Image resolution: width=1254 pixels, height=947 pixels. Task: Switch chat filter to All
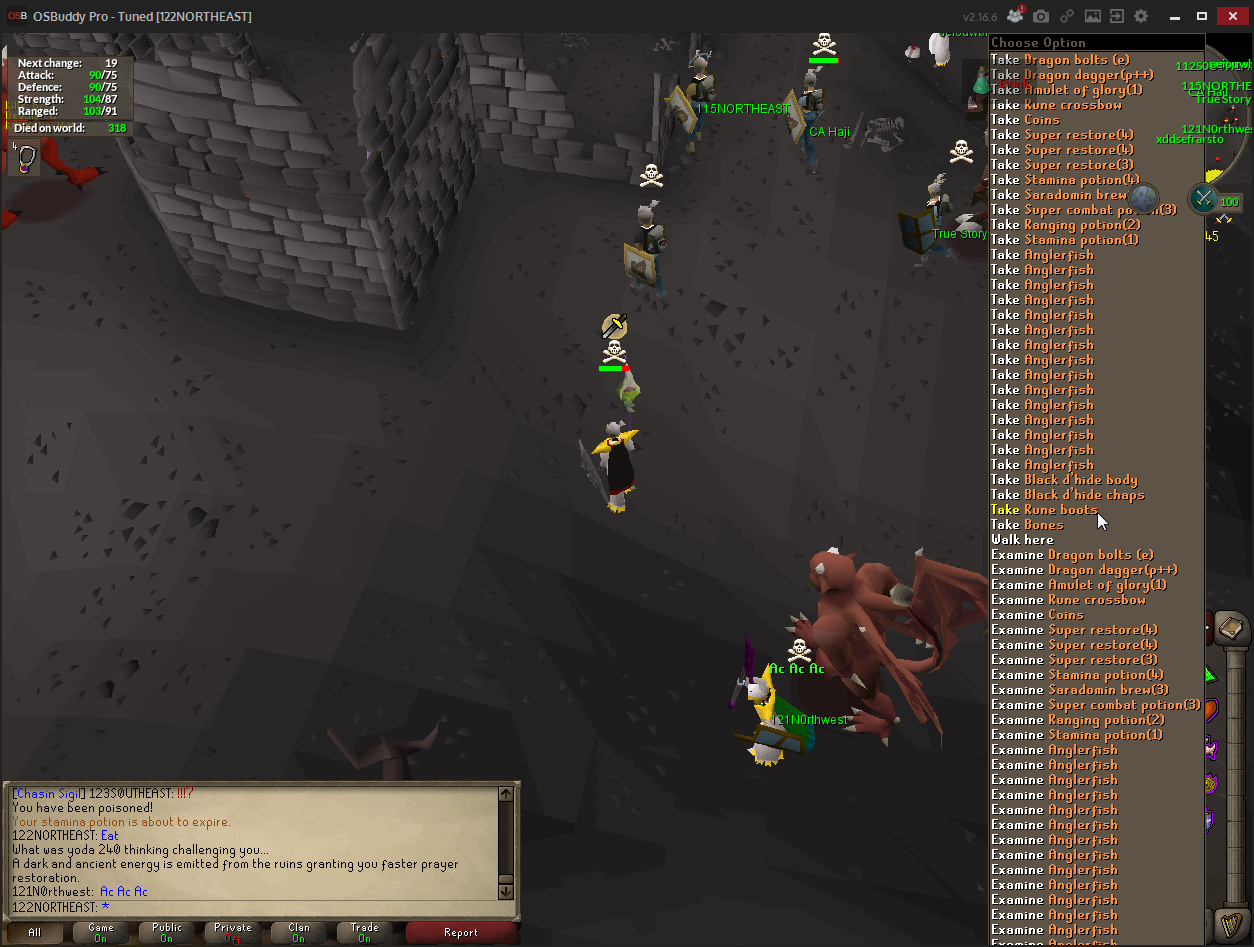(x=35, y=932)
